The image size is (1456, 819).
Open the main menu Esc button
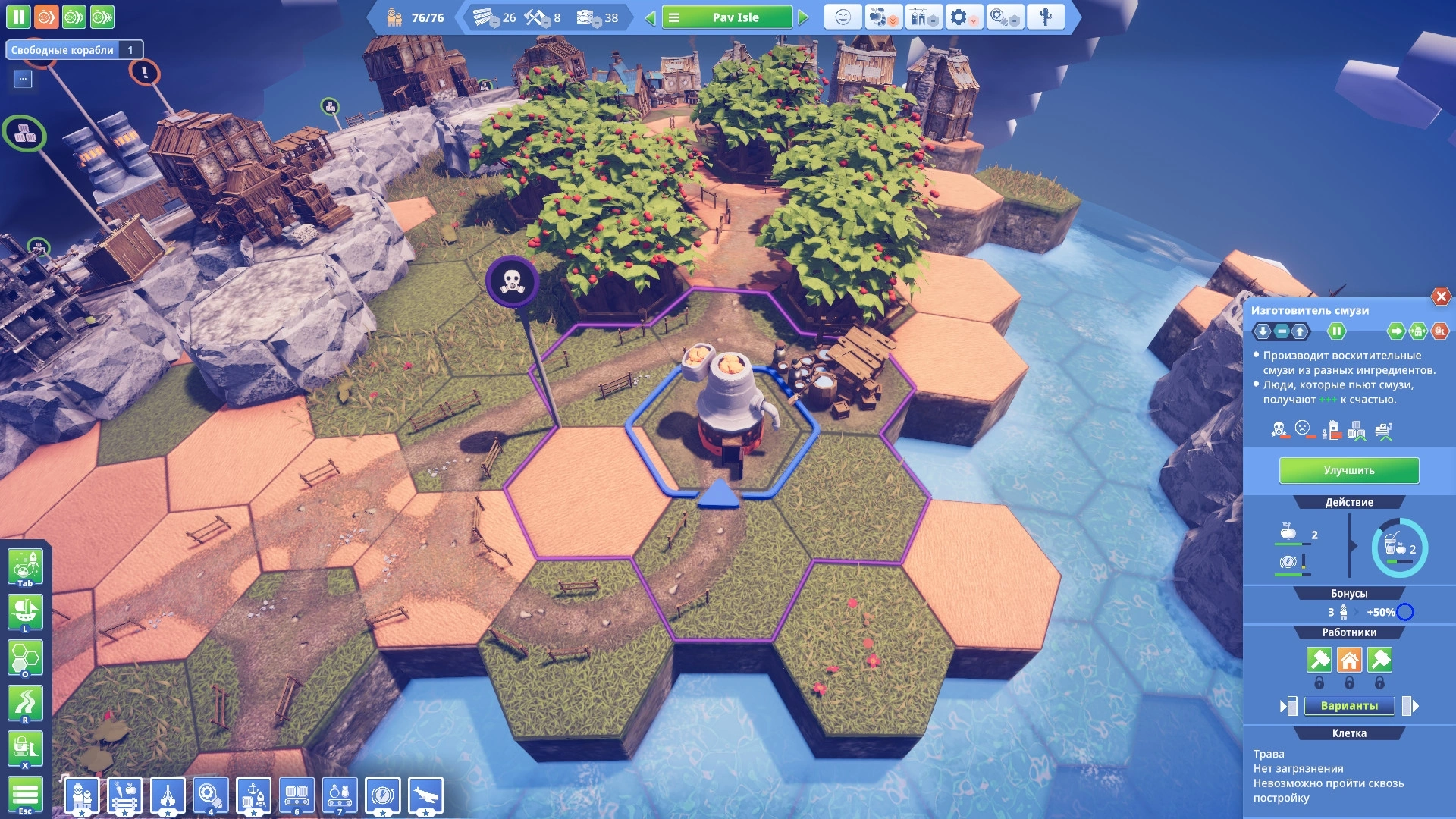tap(25, 795)
